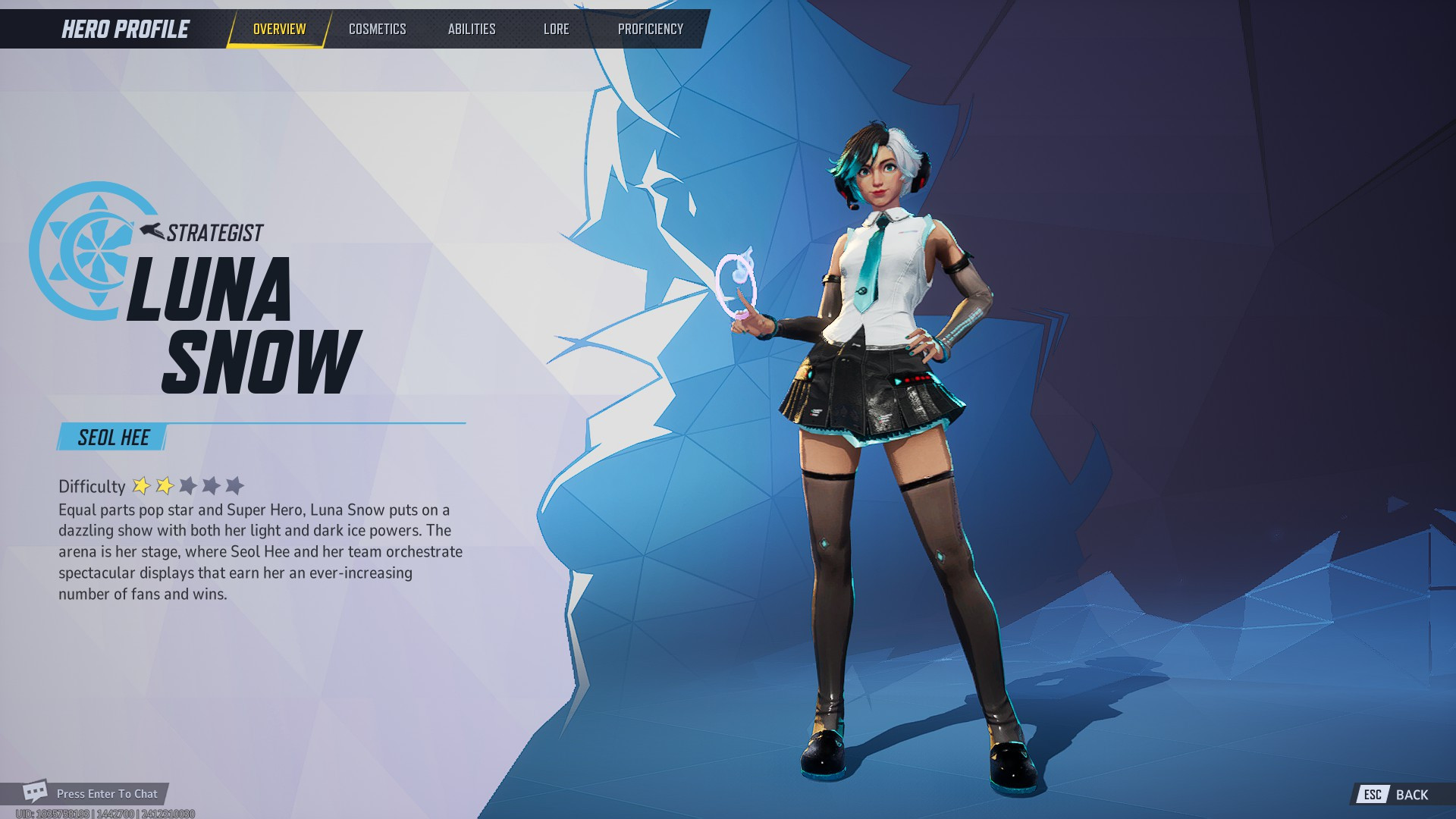Open the Proficiency tab

pos(651,29)
